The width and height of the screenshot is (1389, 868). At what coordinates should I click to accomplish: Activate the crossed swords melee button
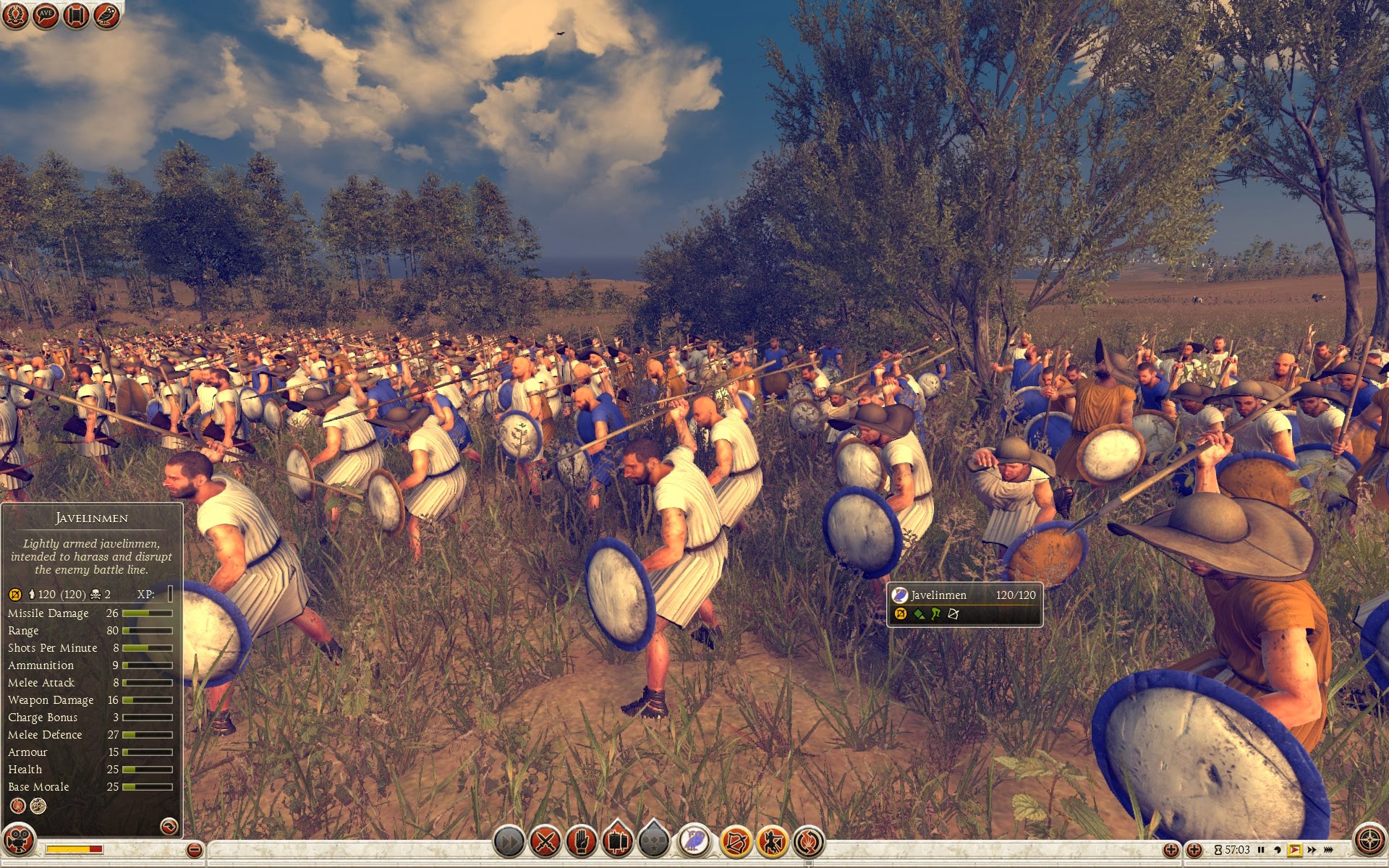tap(545, 841)
